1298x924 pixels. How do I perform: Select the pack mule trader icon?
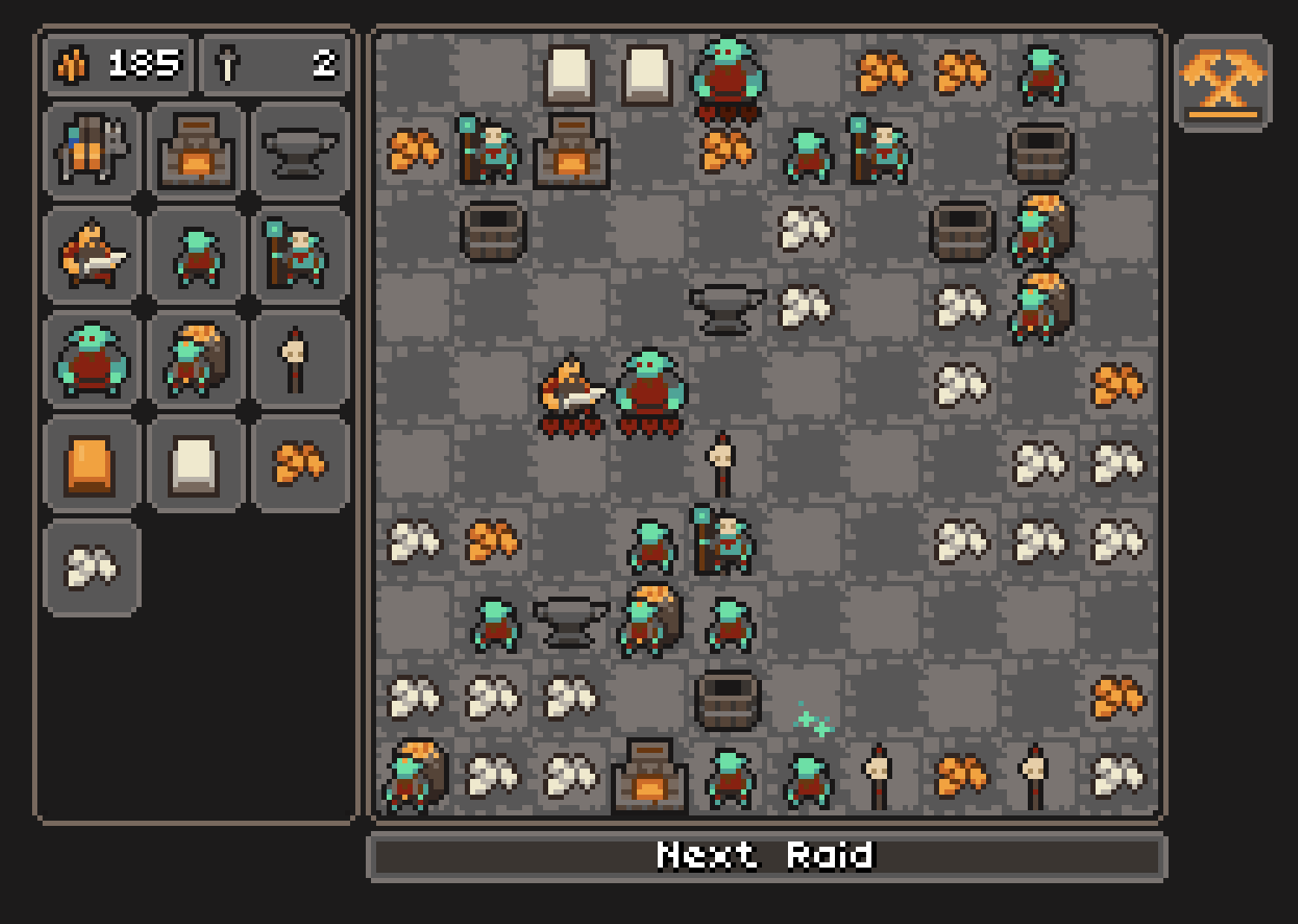click(91, 152)
